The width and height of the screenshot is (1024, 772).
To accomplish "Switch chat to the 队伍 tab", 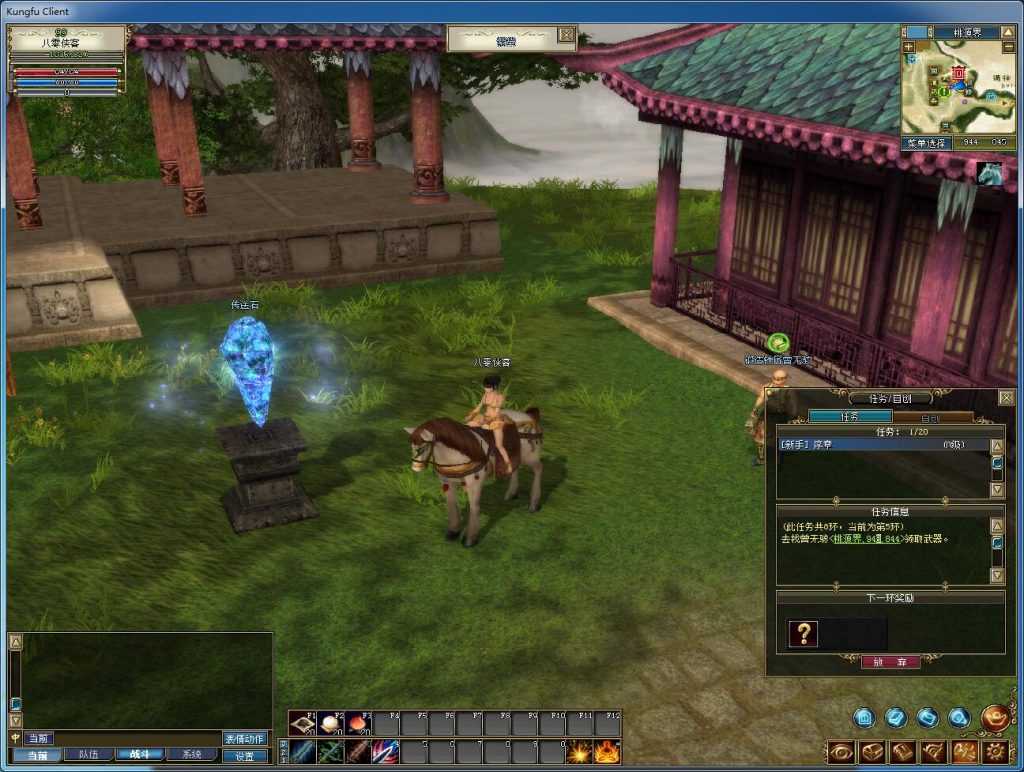I will coord(89,755).
